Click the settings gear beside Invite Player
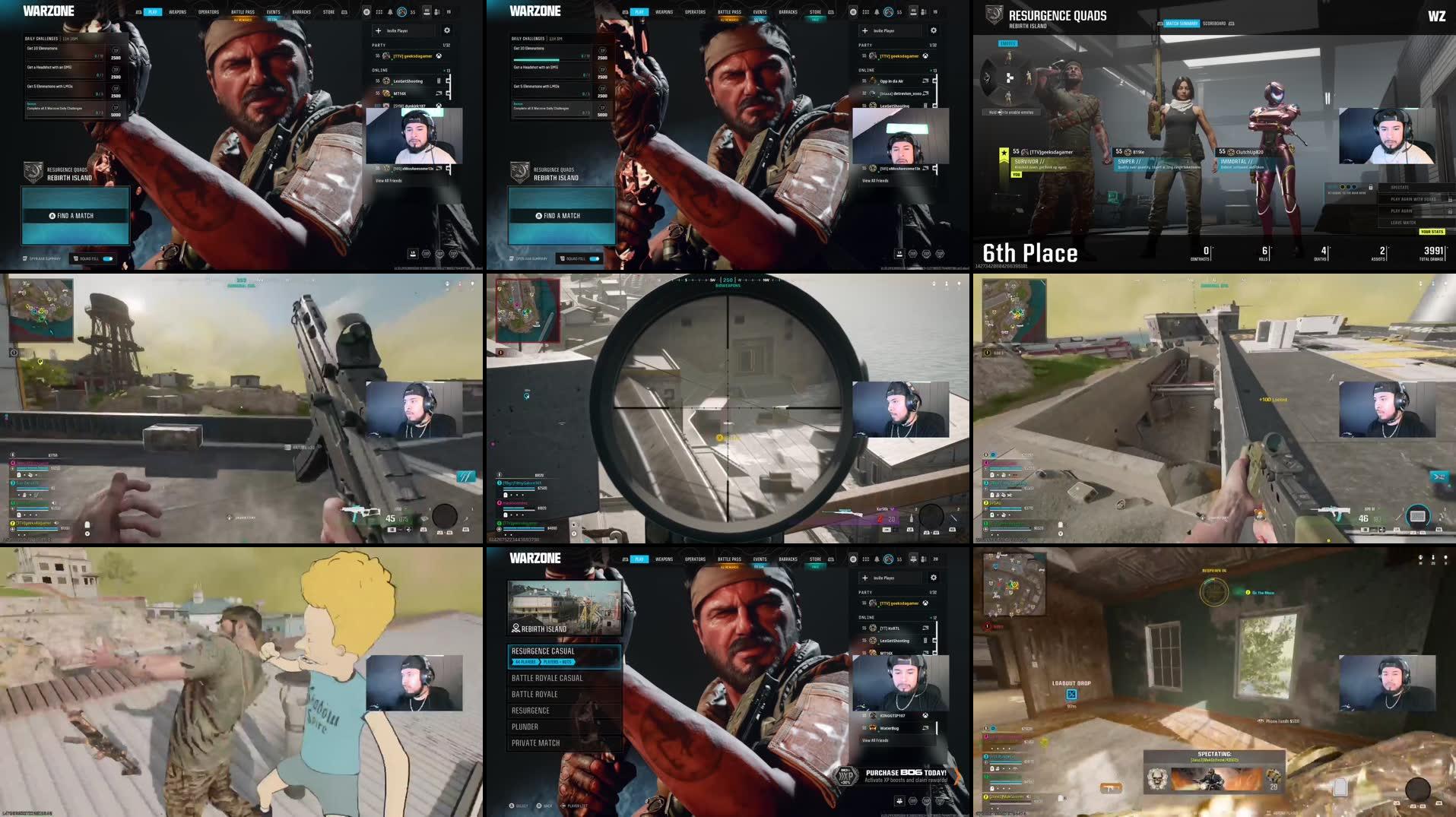The width and height of the screenshot is (1456, 817). [x=447, y=30]
